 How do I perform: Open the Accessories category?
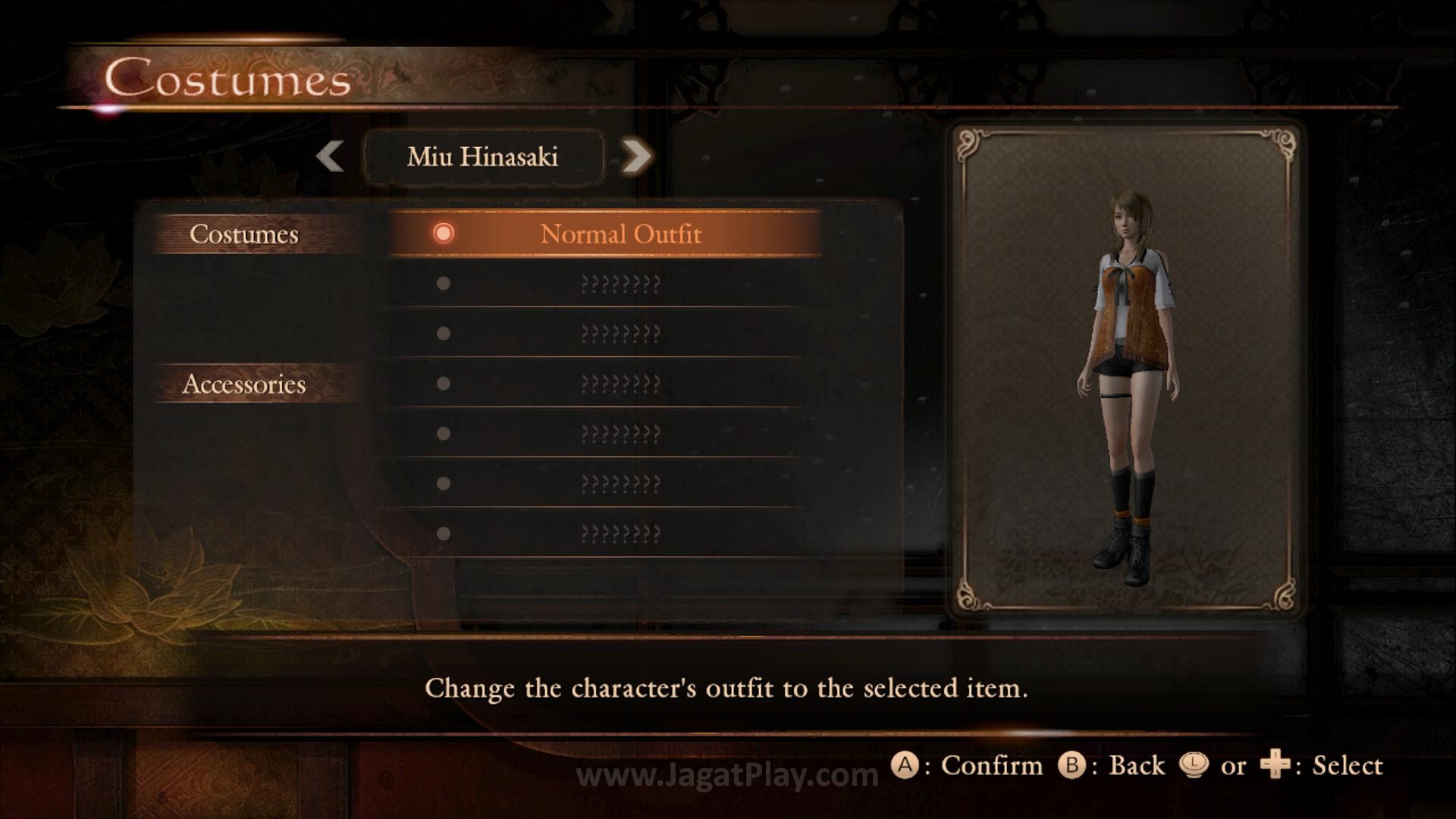pos(244,384)
